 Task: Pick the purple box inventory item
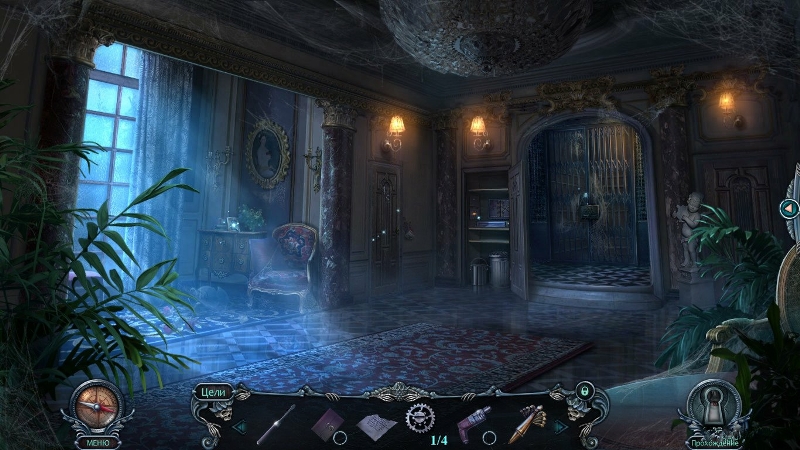point(327,423)
